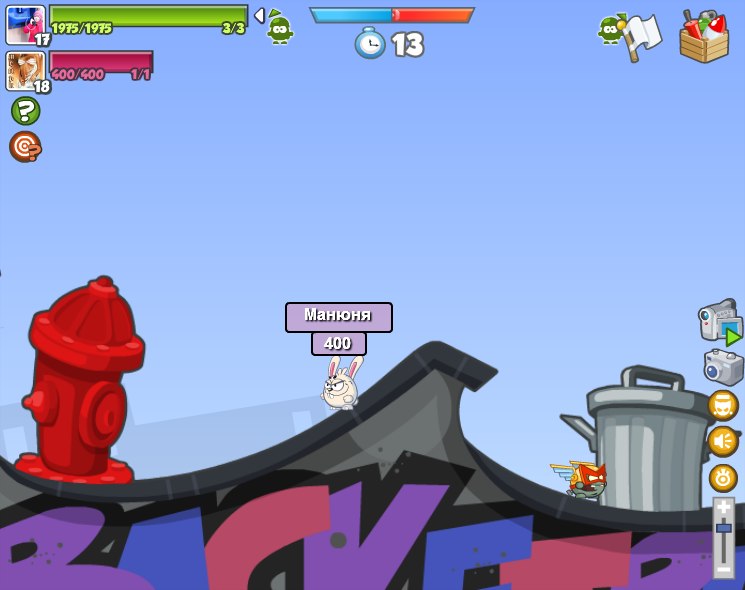Click the round orange button above zoom slider
Image resolution: width=745 pixels, height=590 pixels.
coord(723,478)
